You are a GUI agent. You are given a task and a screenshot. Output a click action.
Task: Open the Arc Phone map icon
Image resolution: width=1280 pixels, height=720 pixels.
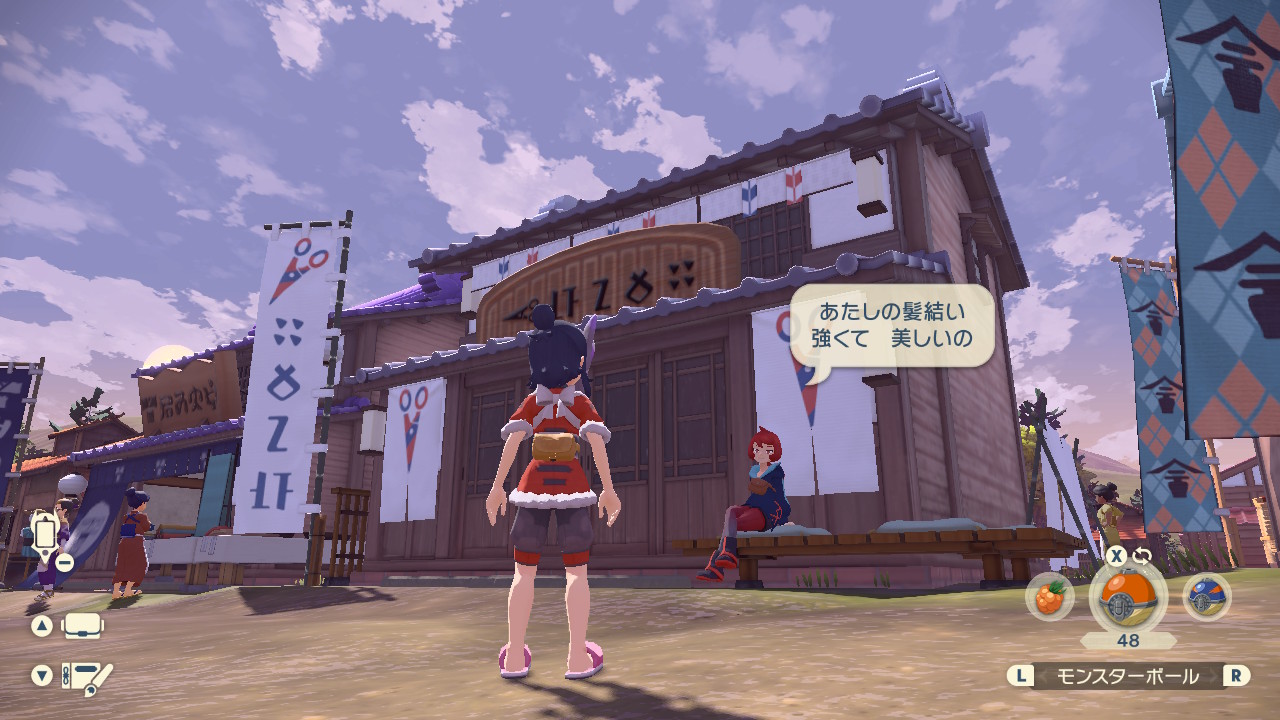coord(45,533)
